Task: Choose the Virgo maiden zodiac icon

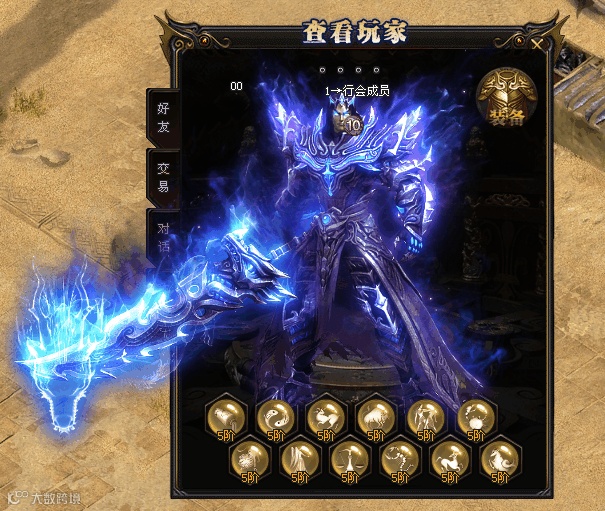Action: [x=298, y=460]
